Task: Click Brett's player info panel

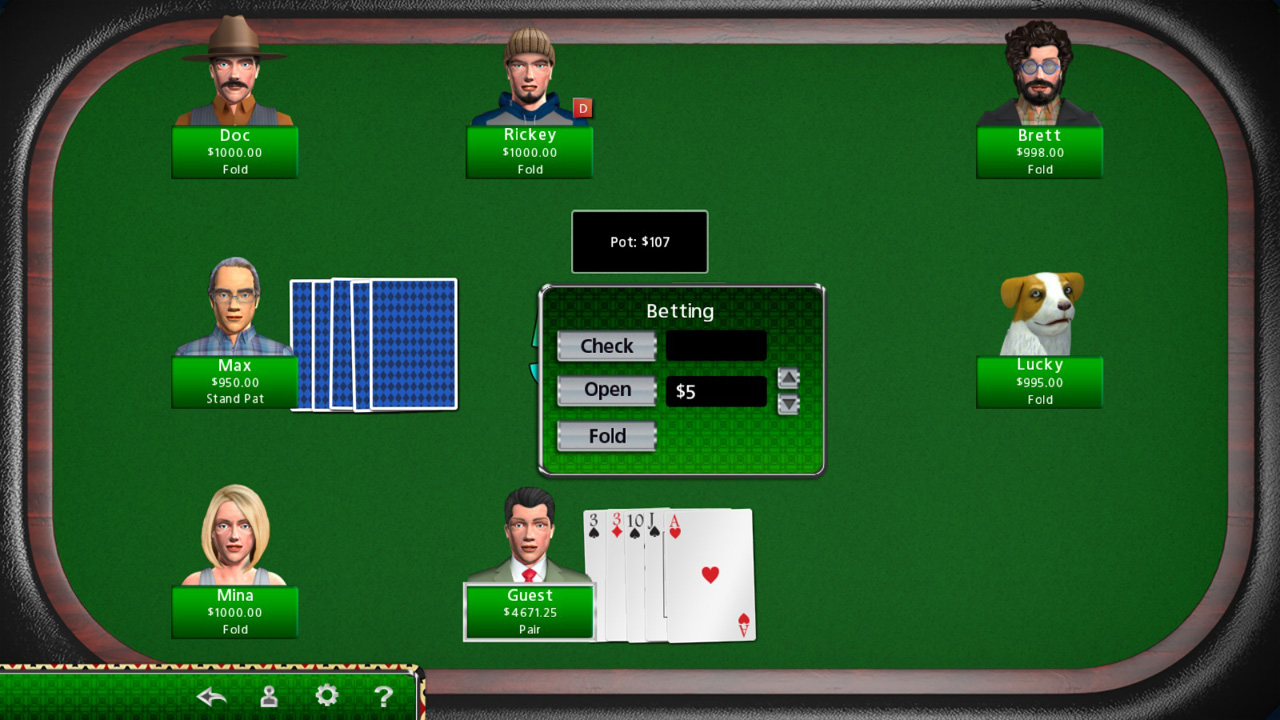Action: coord(1039,152)
